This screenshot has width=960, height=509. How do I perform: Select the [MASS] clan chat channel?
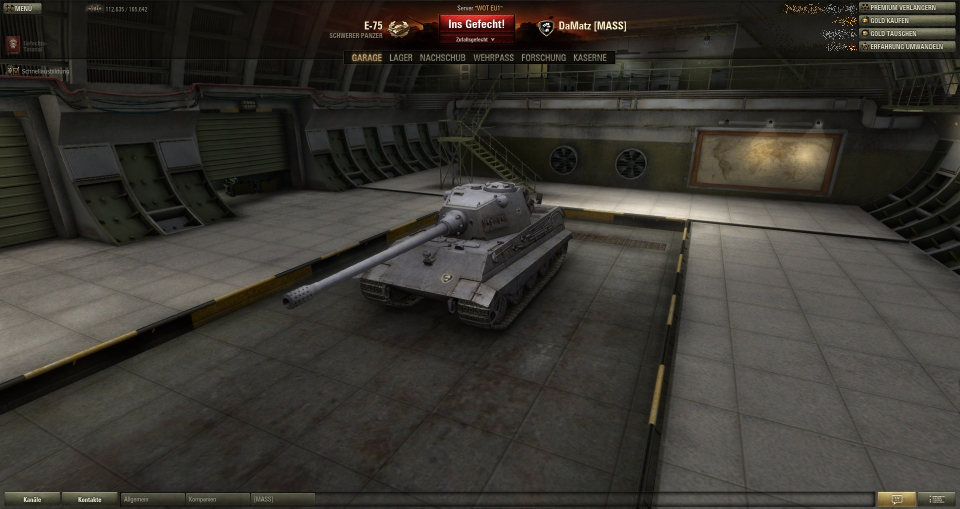click(x=280, y=499)
